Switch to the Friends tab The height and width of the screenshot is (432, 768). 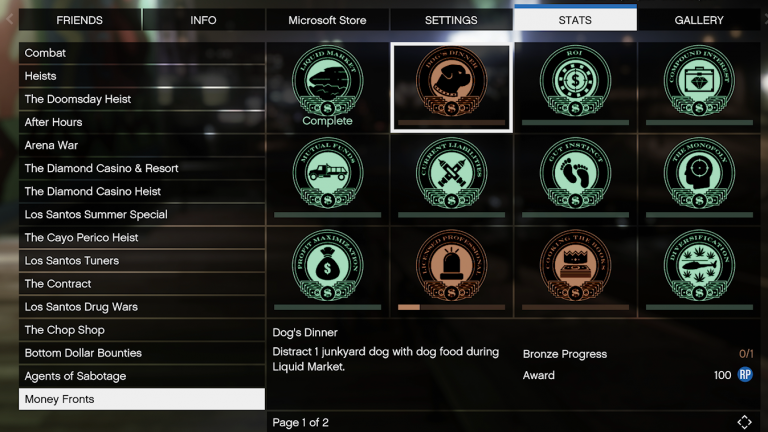point(80,20)
